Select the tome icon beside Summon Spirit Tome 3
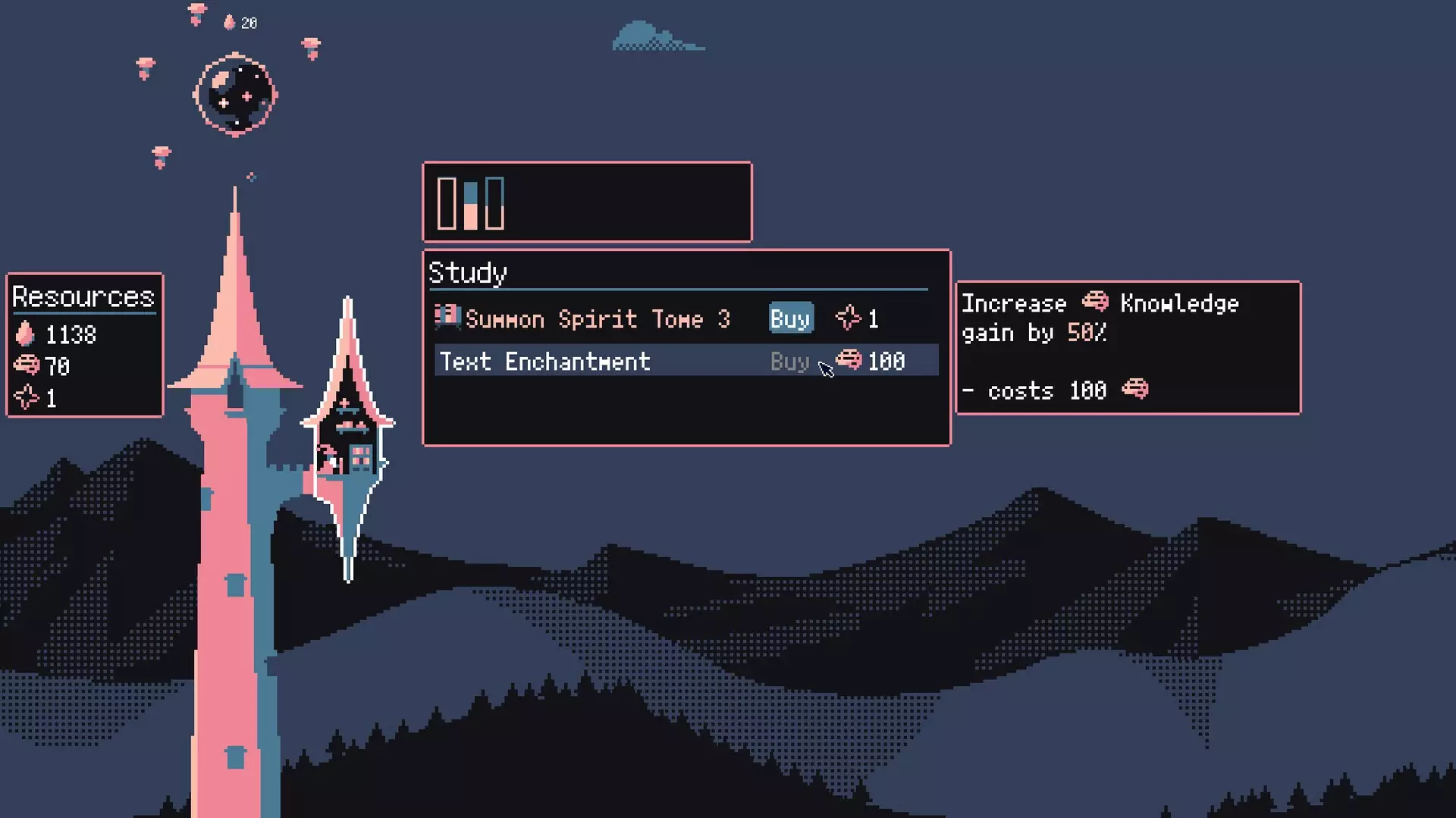The width and height of the screenshot is (1456, 818). click(447, 317)
